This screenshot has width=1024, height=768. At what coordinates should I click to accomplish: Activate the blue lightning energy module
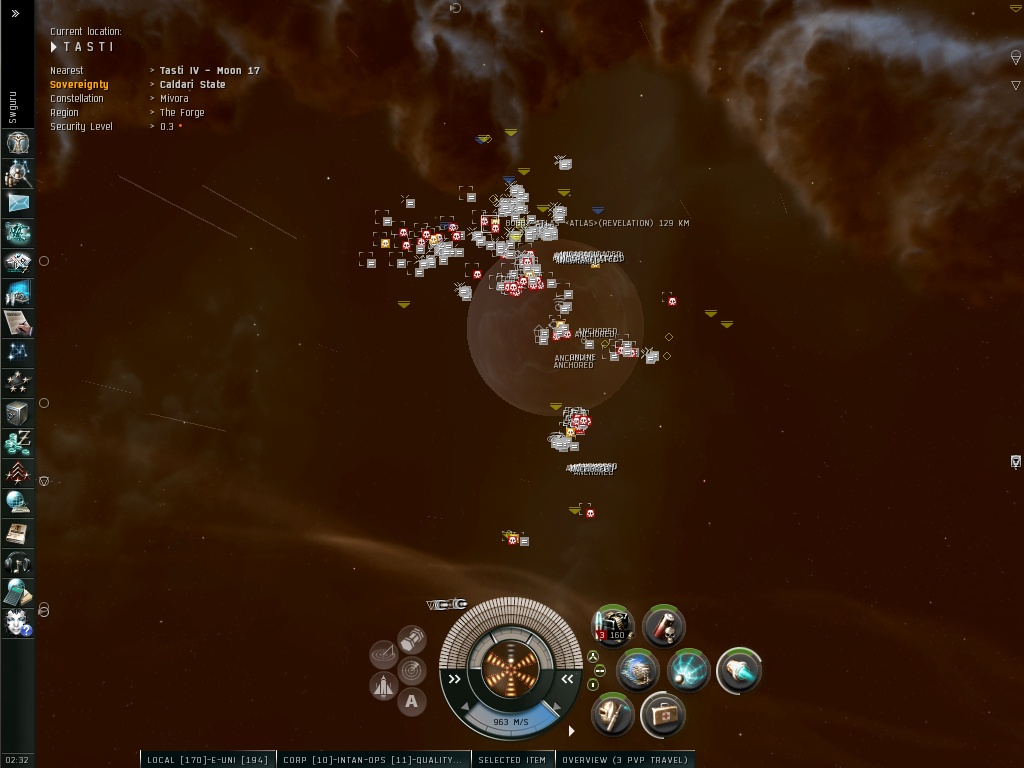click(689, 670)
